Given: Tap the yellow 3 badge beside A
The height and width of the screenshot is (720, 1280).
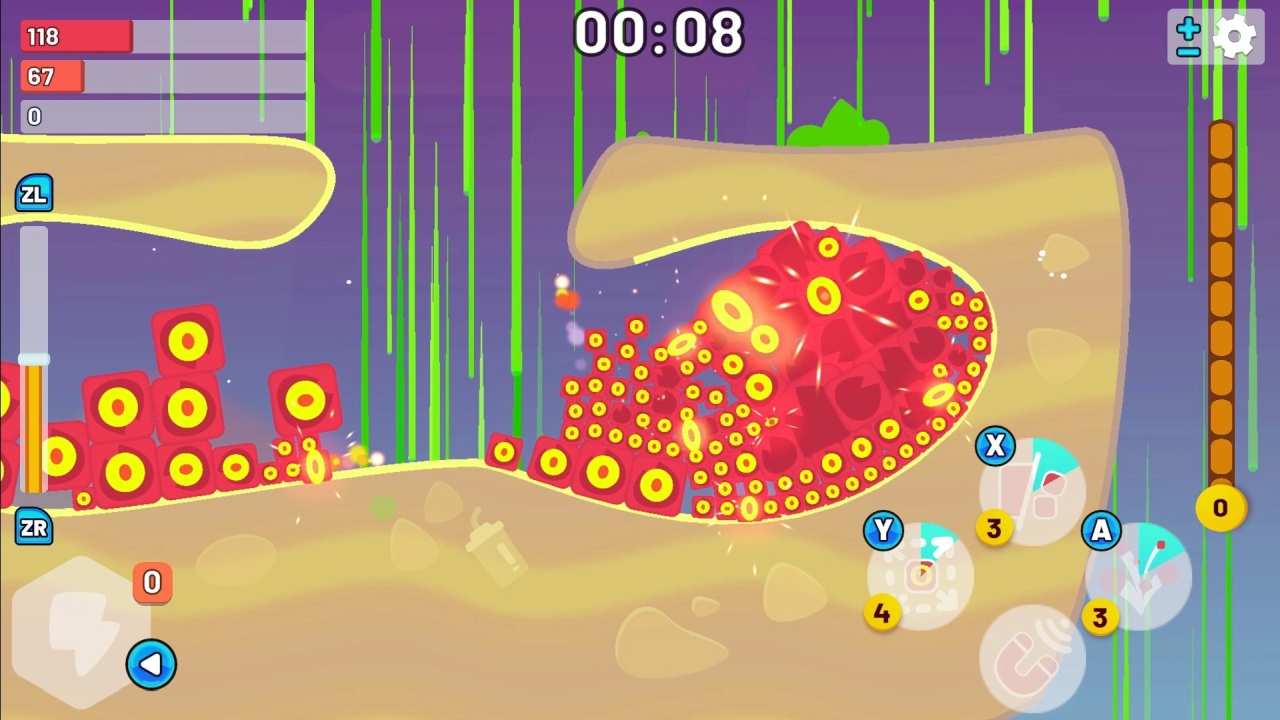Looking at the screenshot, I should [x=1100, y=618].
